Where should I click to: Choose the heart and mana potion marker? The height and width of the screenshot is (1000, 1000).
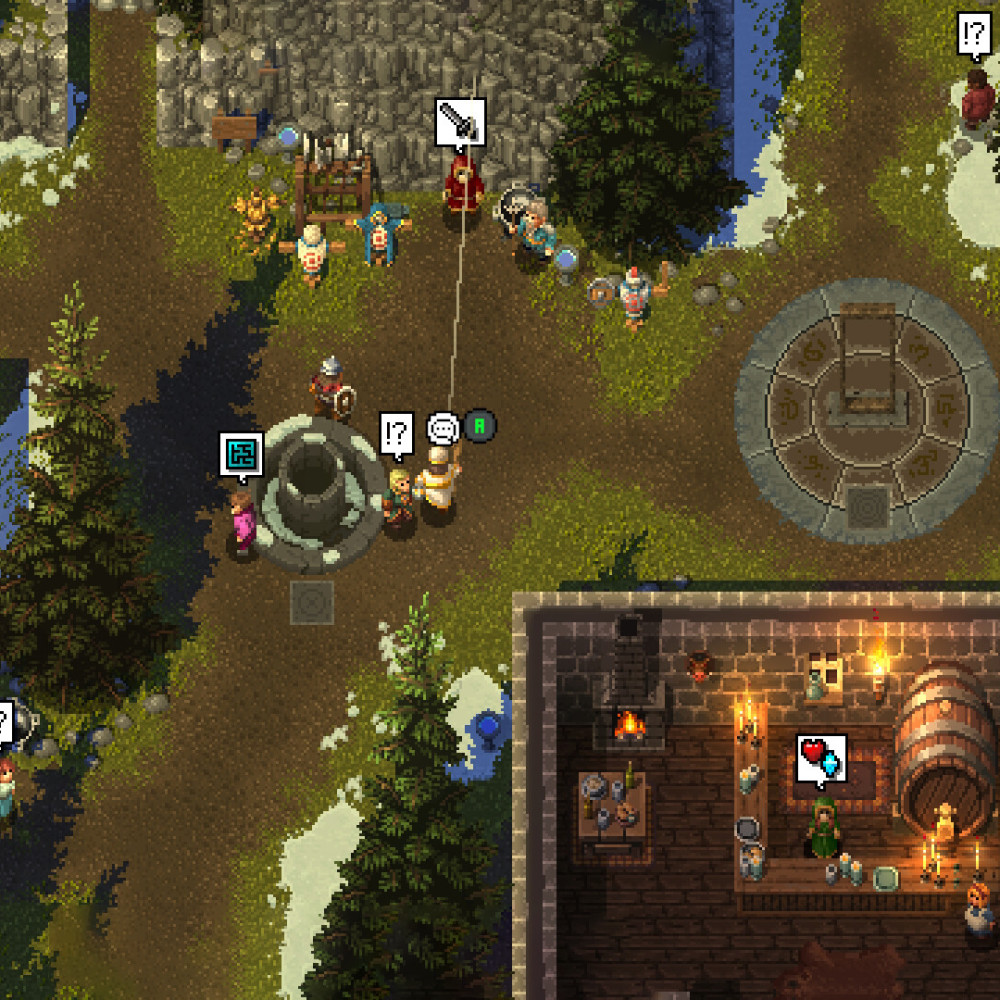[822, 758]
